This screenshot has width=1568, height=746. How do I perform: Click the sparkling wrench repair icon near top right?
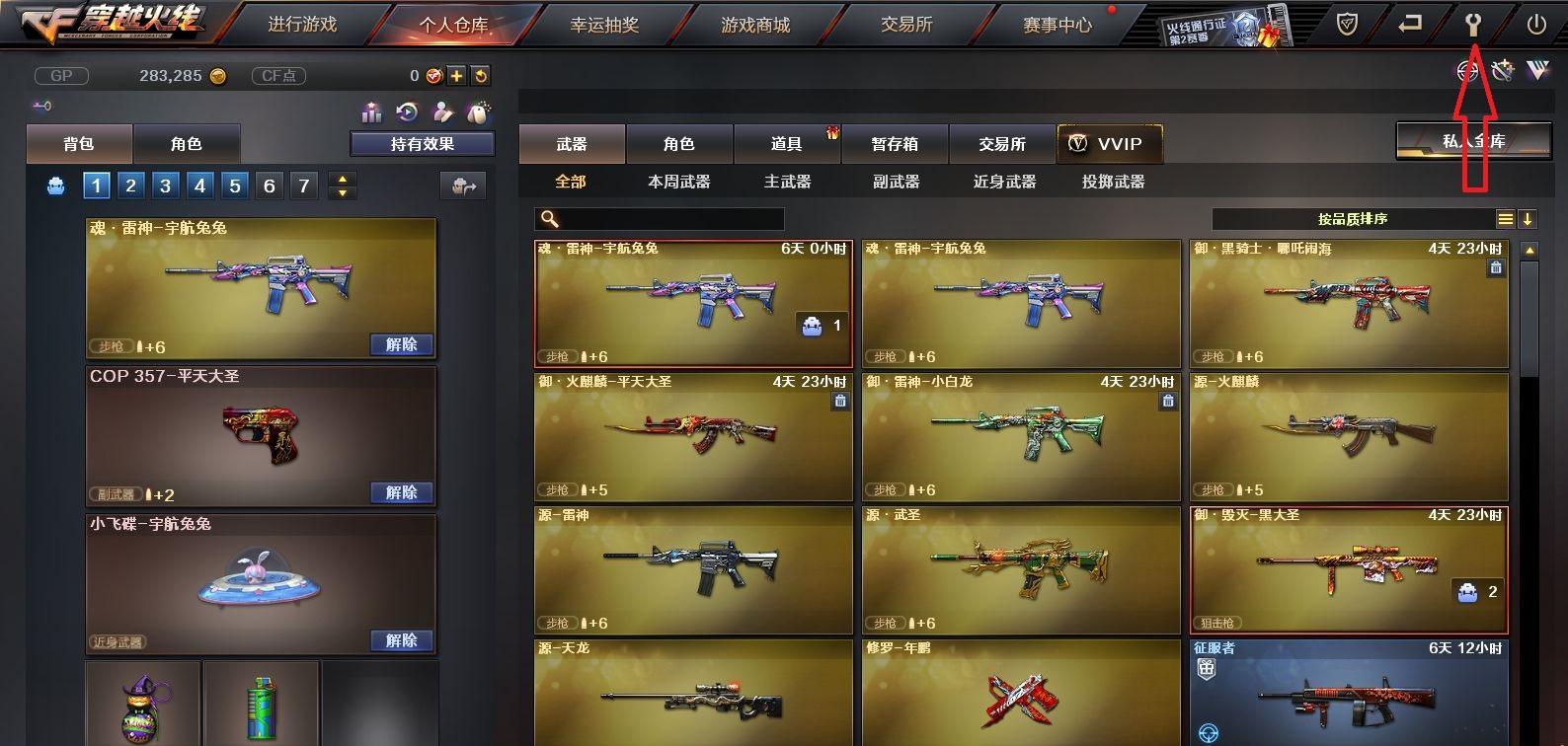click(1503, 72)
